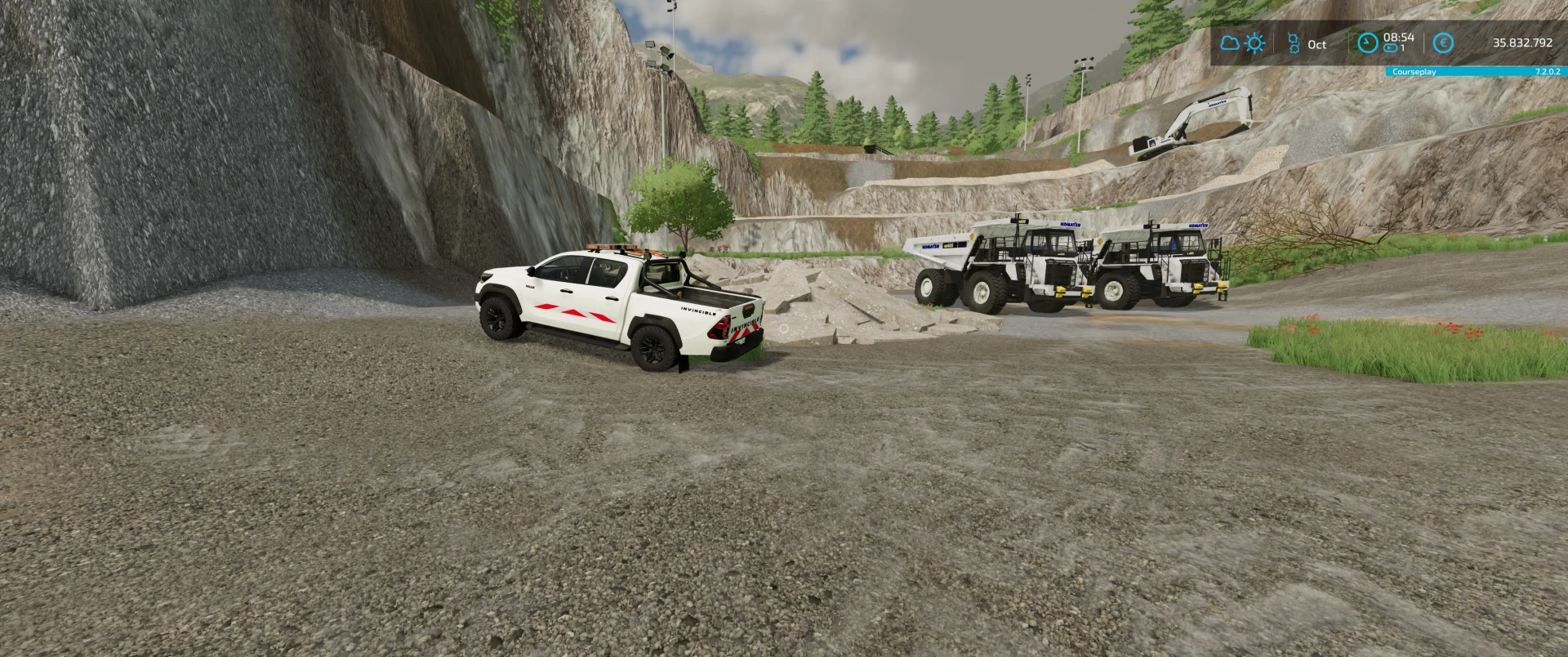1568x657 pixels.
Task: Click the time-scale fast-forward icon
Action: pos(1389,49)
